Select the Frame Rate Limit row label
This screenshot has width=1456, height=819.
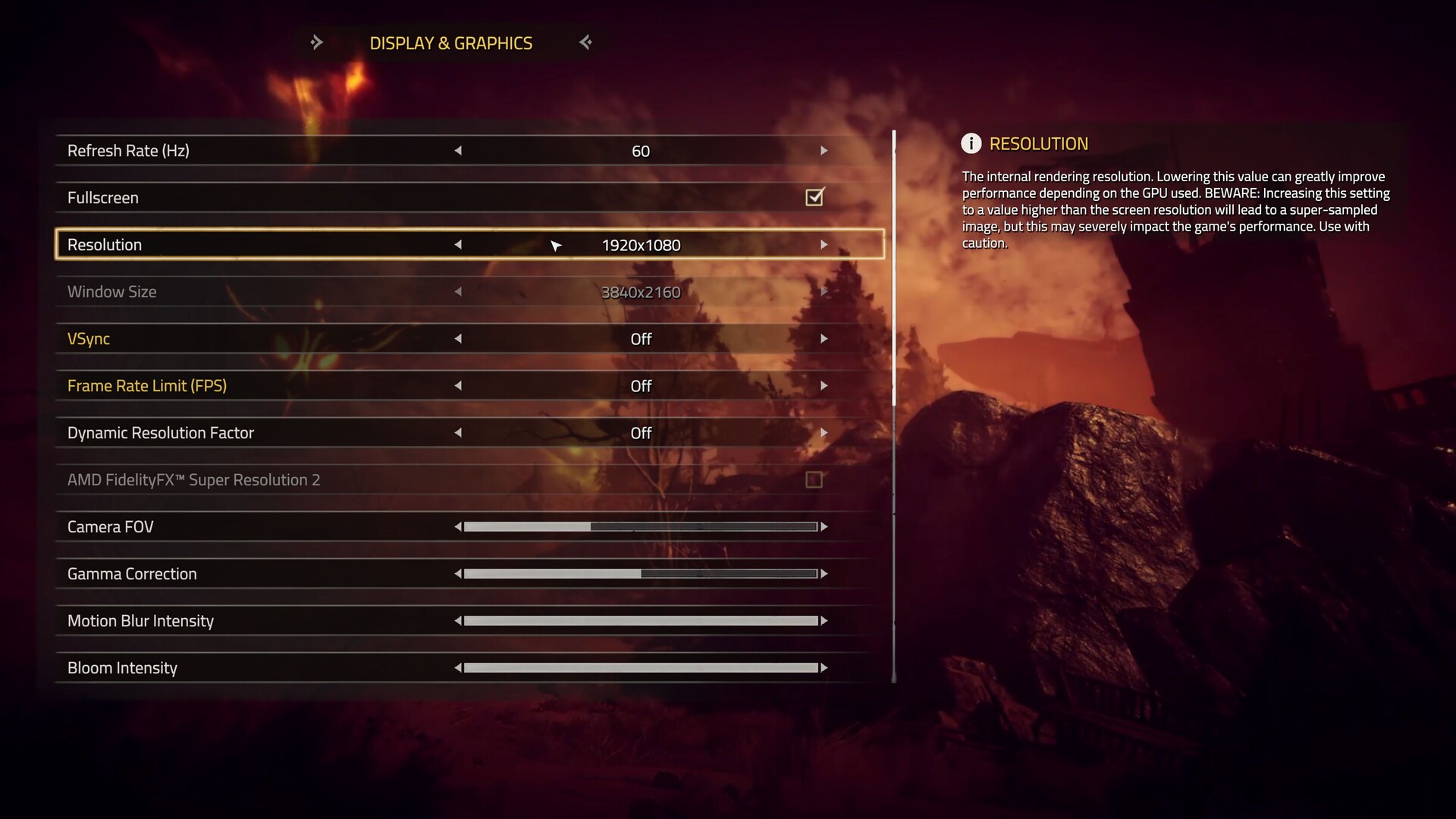(147, 386)
